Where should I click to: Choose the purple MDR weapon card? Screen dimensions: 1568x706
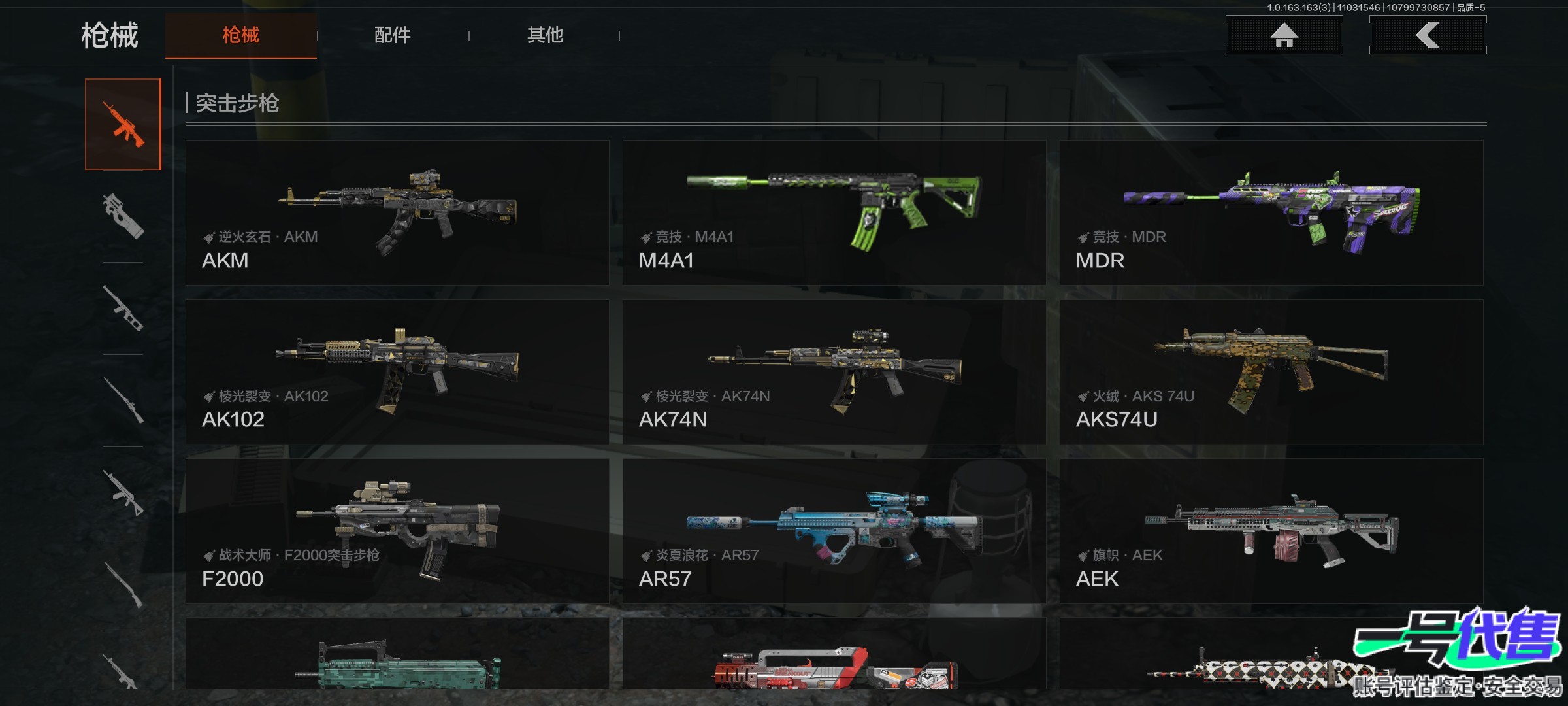[x=1271, y=212]
